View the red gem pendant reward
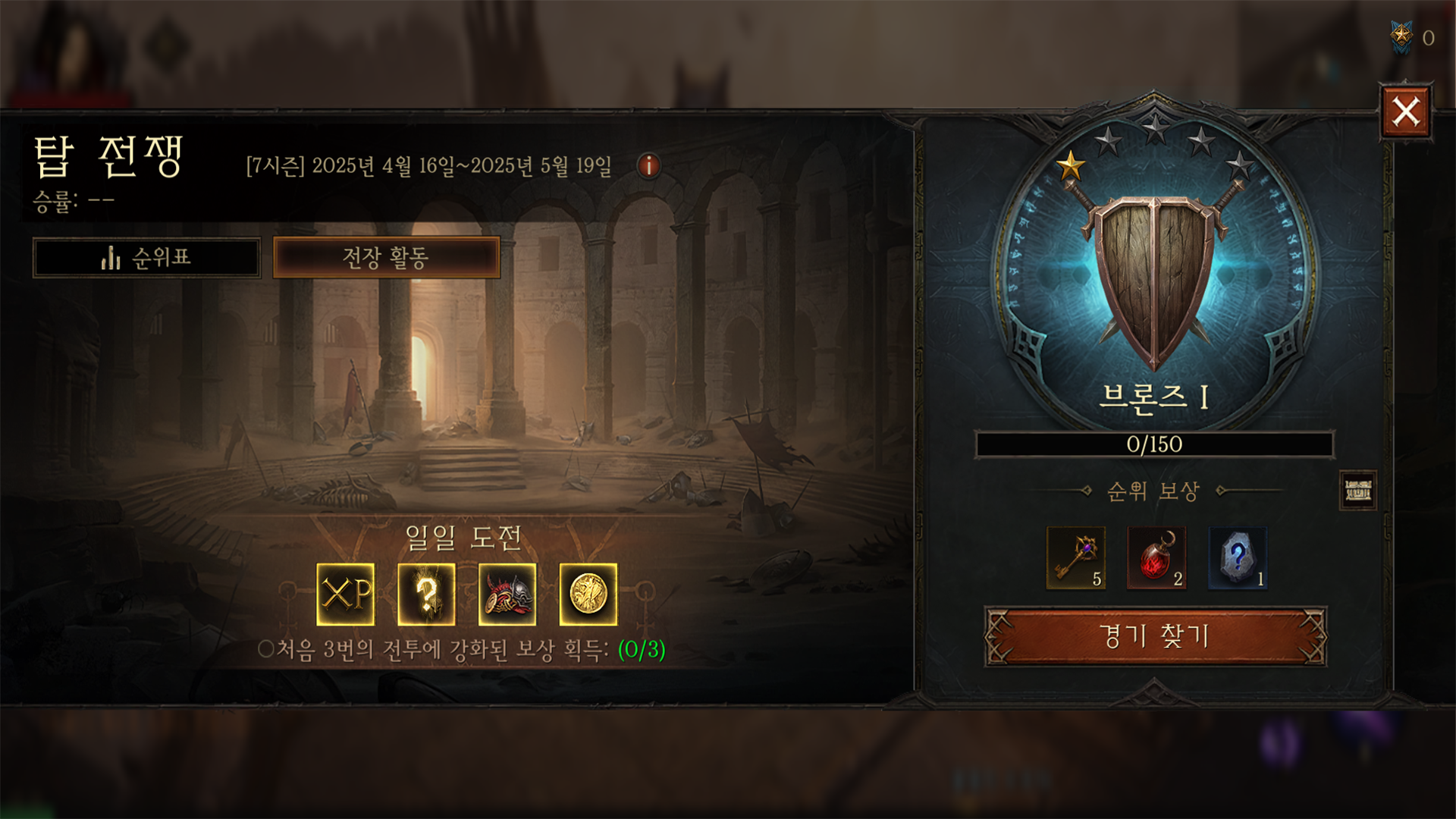 pyautogui.click(x=1156, y=558)
